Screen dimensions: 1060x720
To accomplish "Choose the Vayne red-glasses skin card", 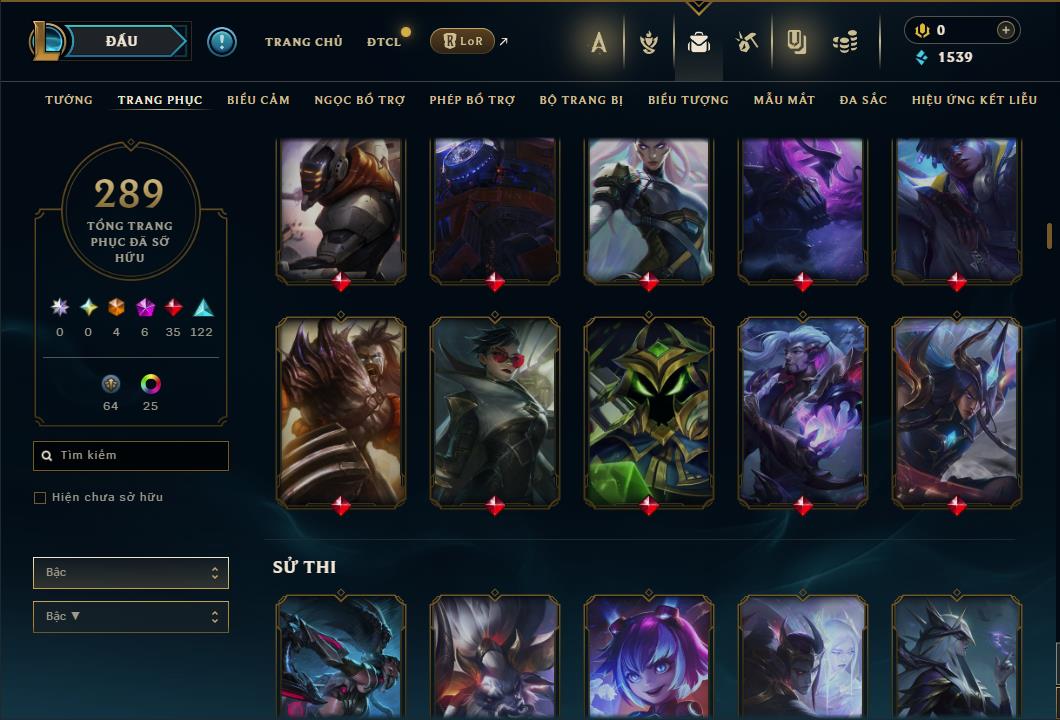I will (x=495, y=410).
